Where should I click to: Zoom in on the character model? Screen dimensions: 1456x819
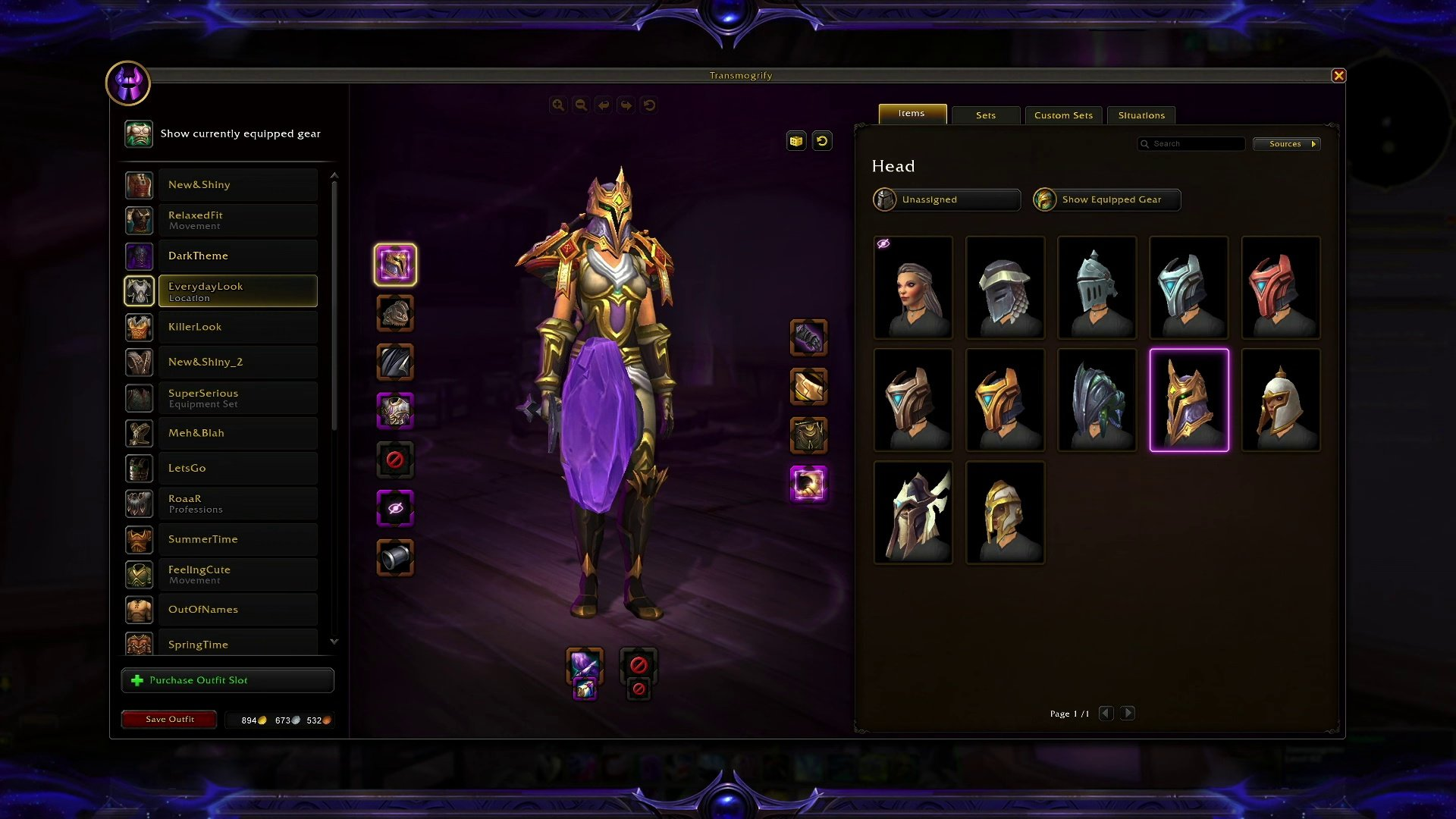coord(559,105)
